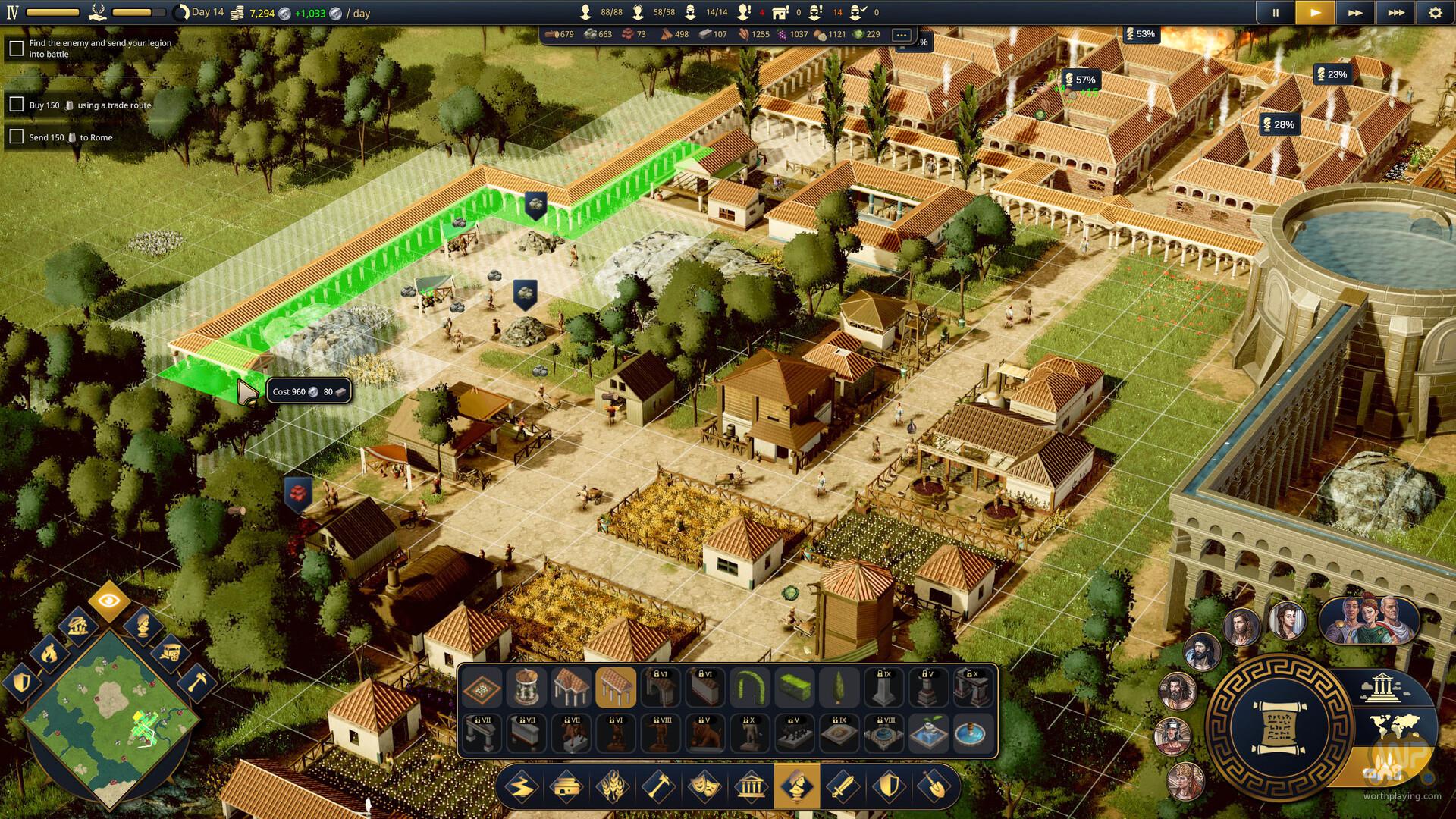Select the wheat food production category
The image size is (1456, 819).
[613, 786]
